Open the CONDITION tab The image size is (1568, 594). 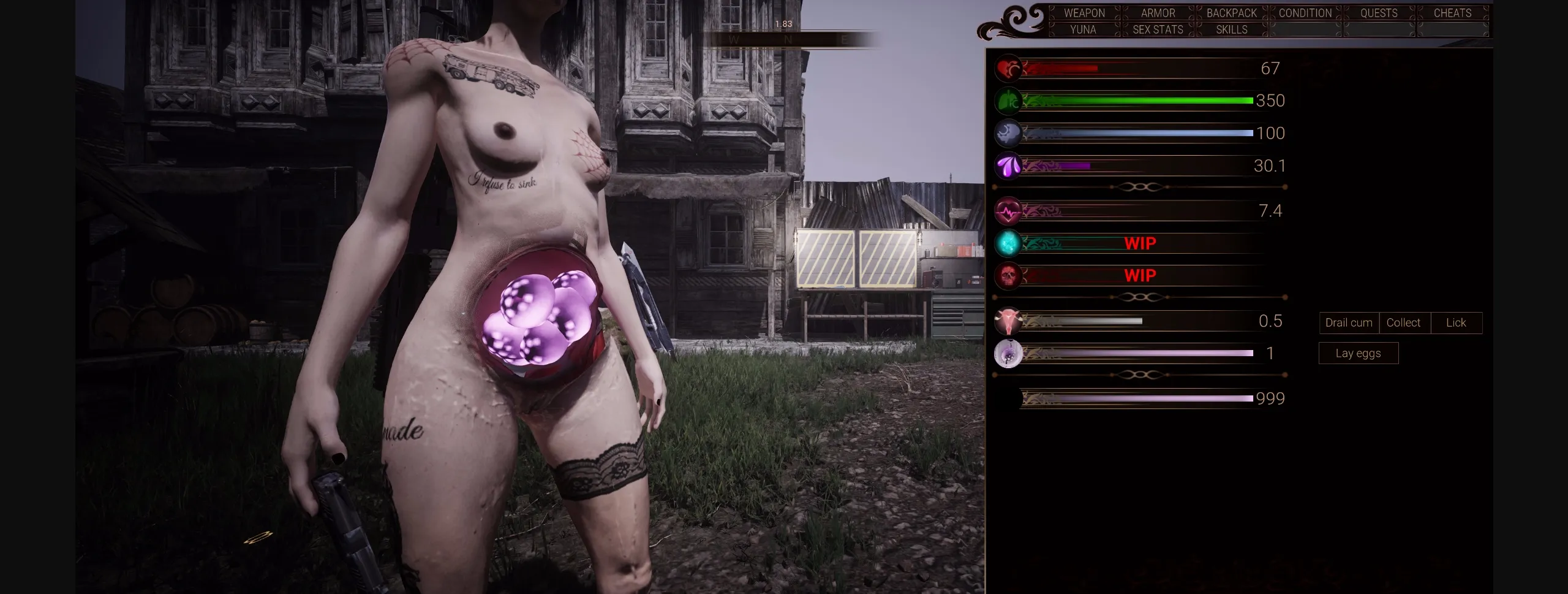point(1305,13)
